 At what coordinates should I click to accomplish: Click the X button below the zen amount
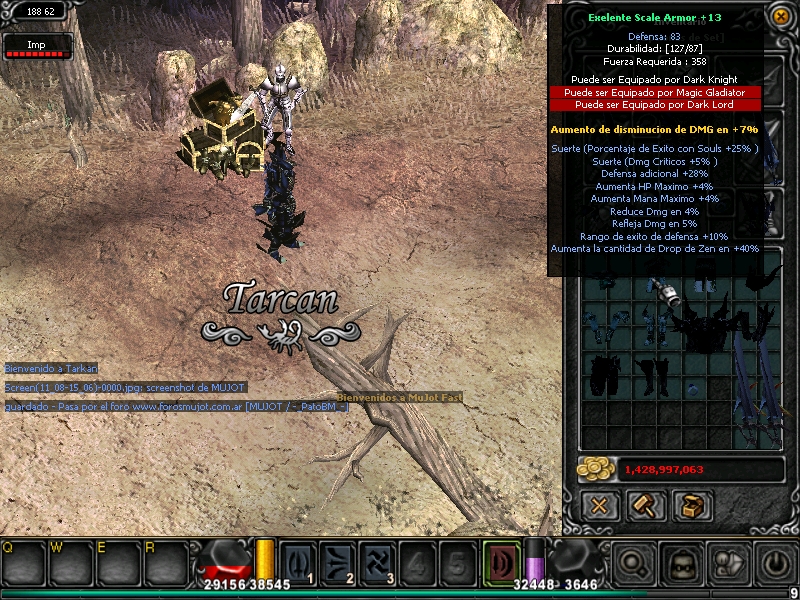point(598,505)
